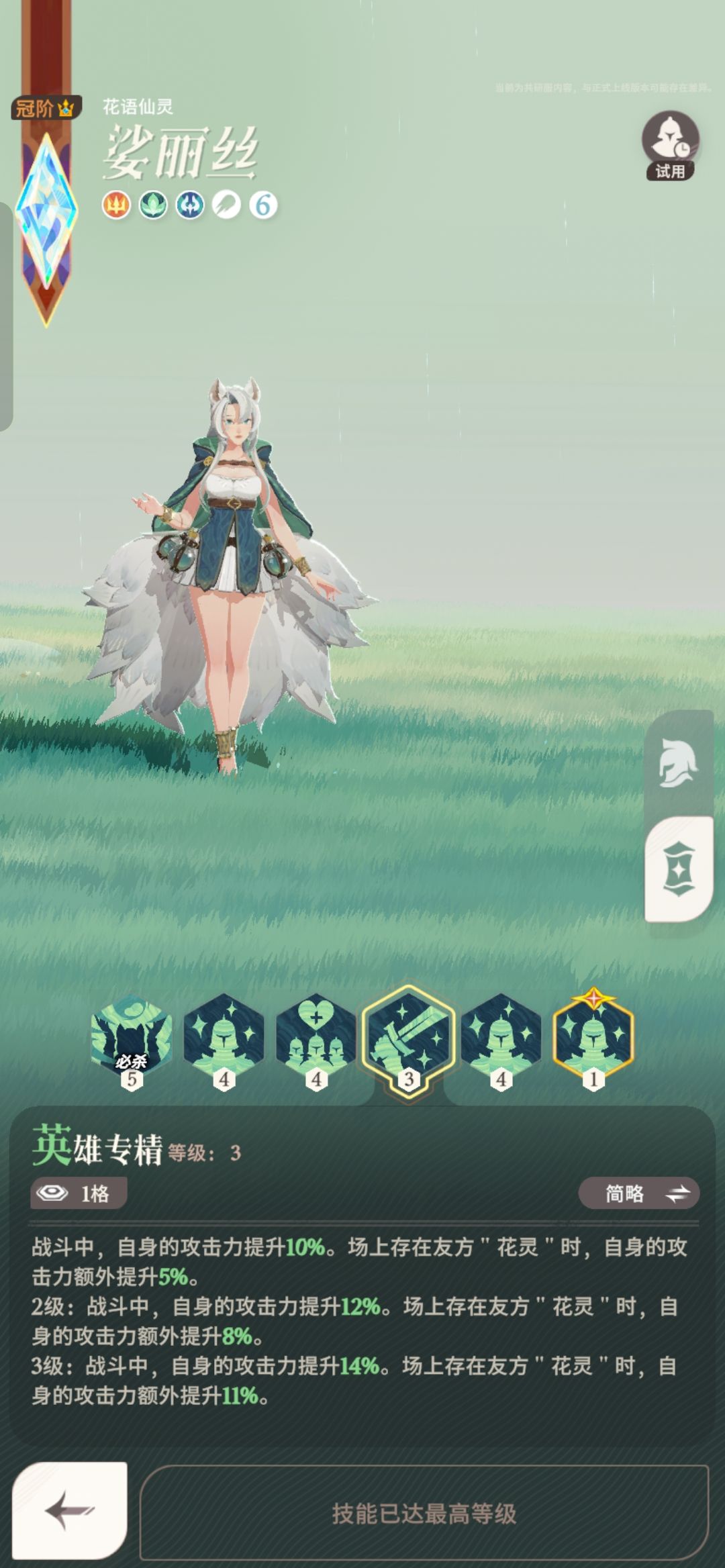Tap the 1格 range indicator
725x1568 pixels.
[x=79, y=1193]
